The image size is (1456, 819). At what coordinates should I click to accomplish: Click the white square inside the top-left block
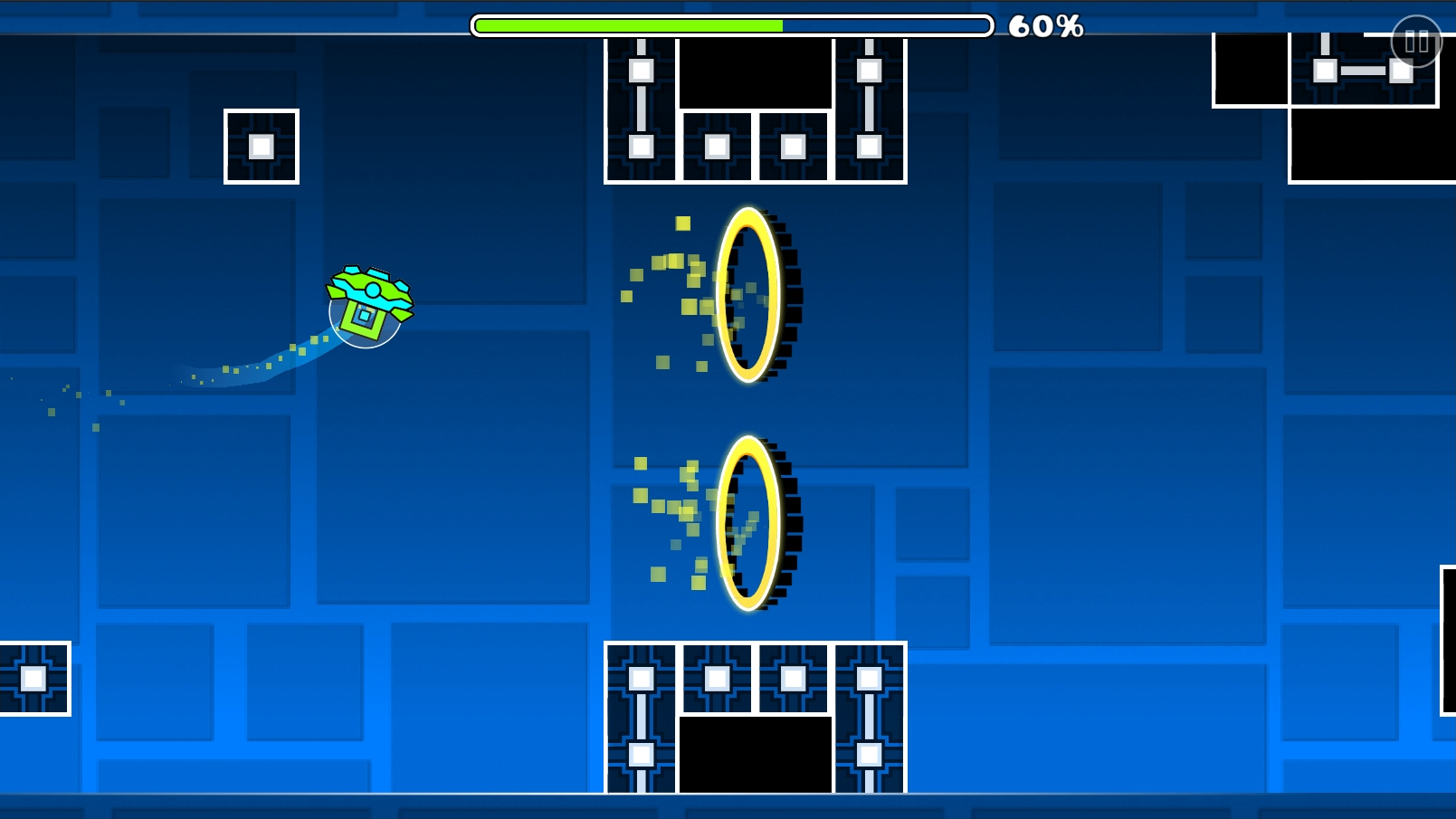[x=260, y=145]
